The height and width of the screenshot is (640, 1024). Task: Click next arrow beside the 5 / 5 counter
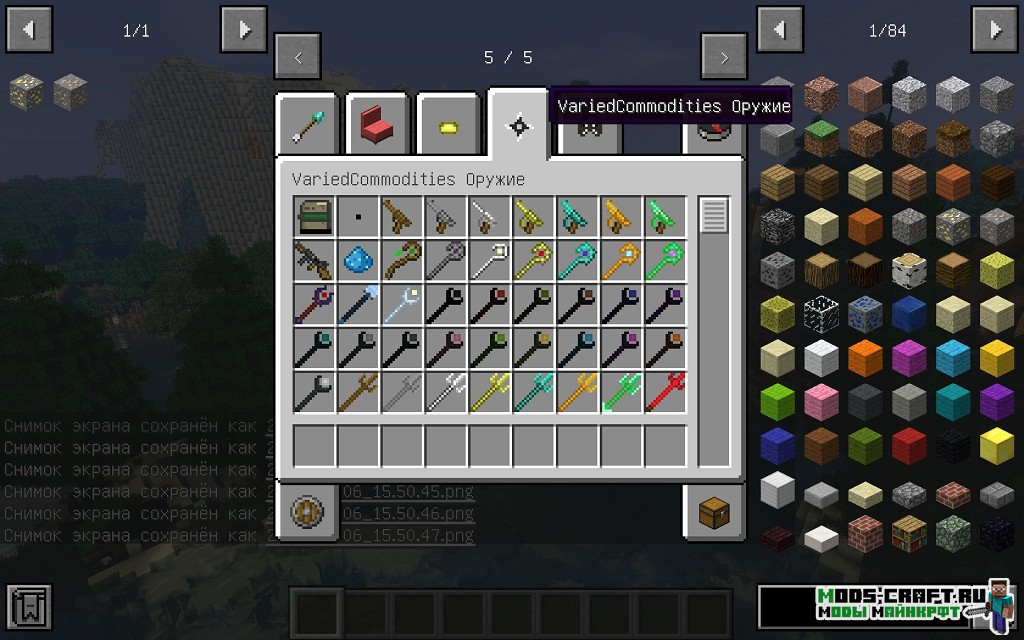724,57
